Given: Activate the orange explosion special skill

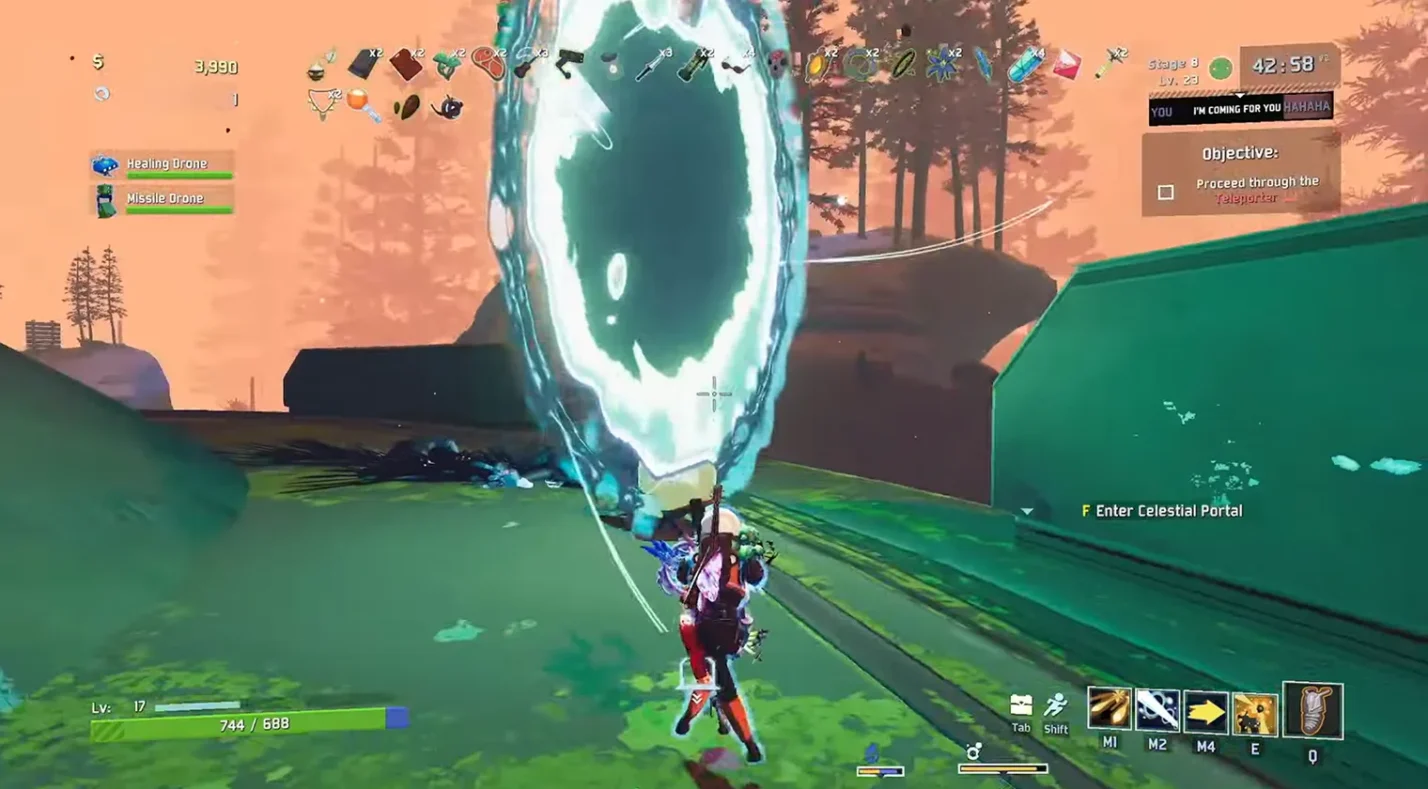Looking at the screenshot, I should [x=1254, y=713].
